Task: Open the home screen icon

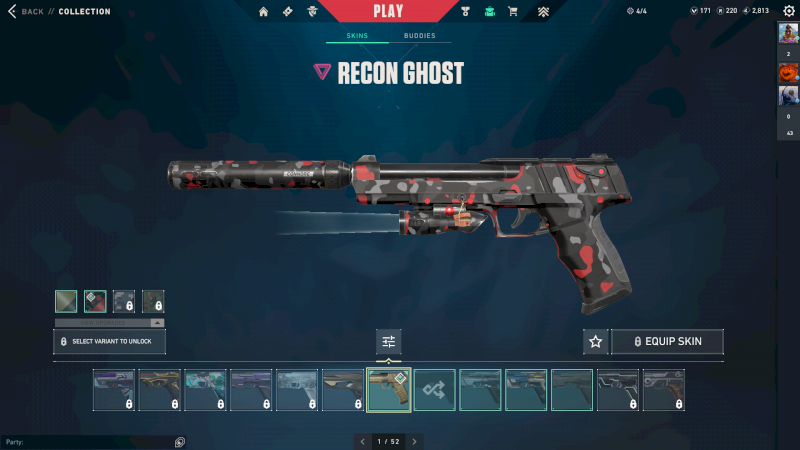Action: point(264,12)
